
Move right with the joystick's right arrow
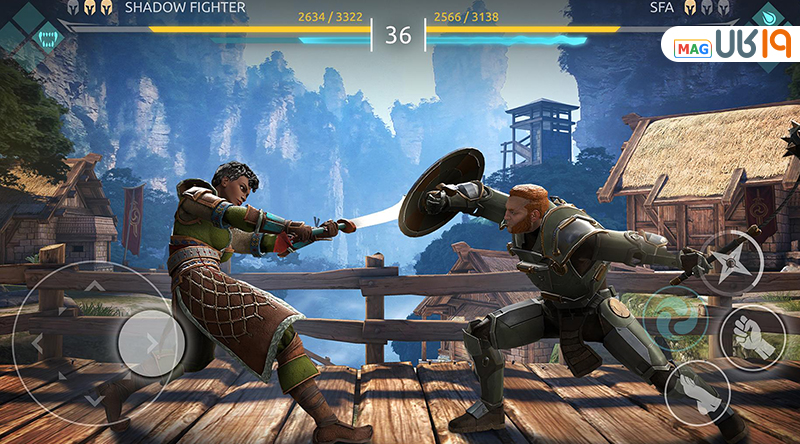tap(154, 343)
